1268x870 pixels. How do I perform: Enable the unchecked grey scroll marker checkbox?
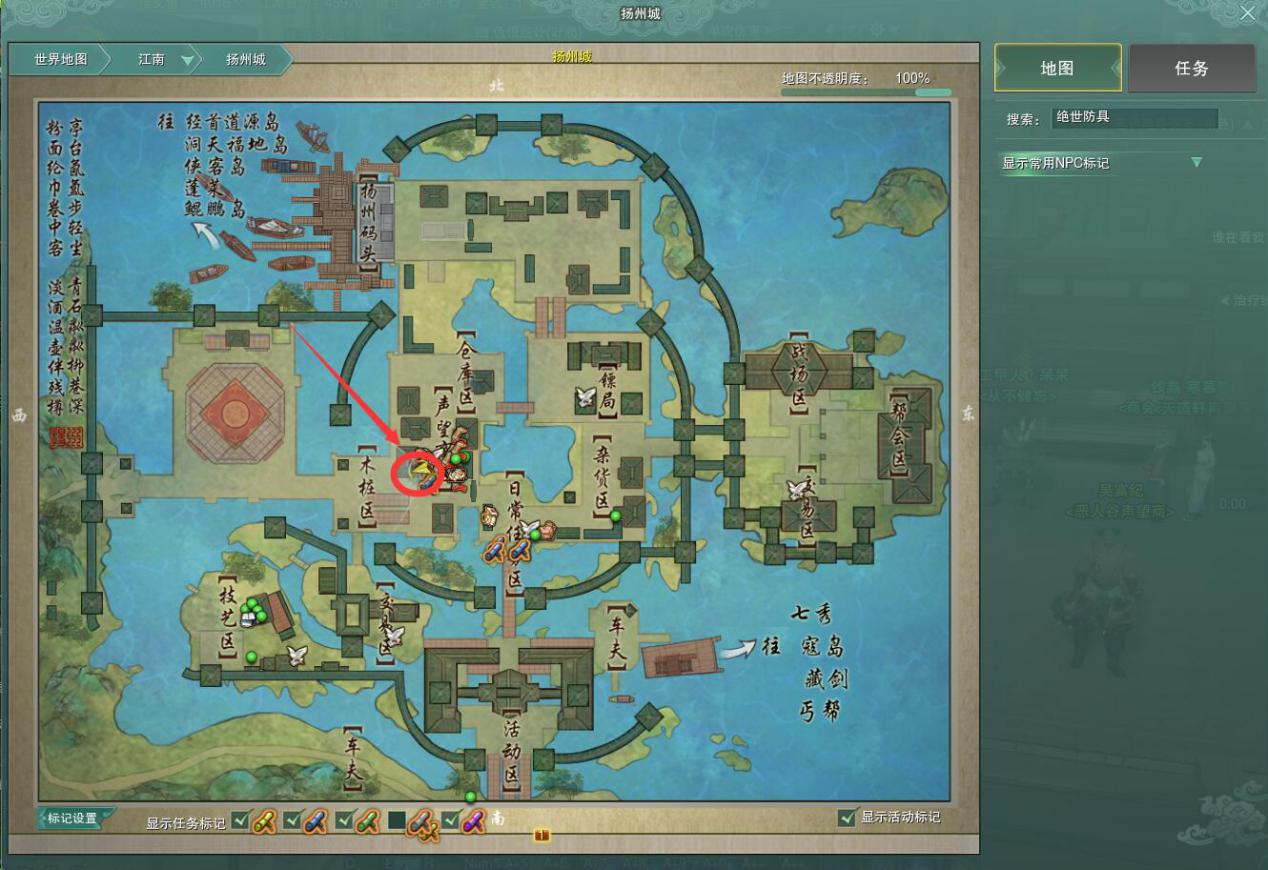397,821
